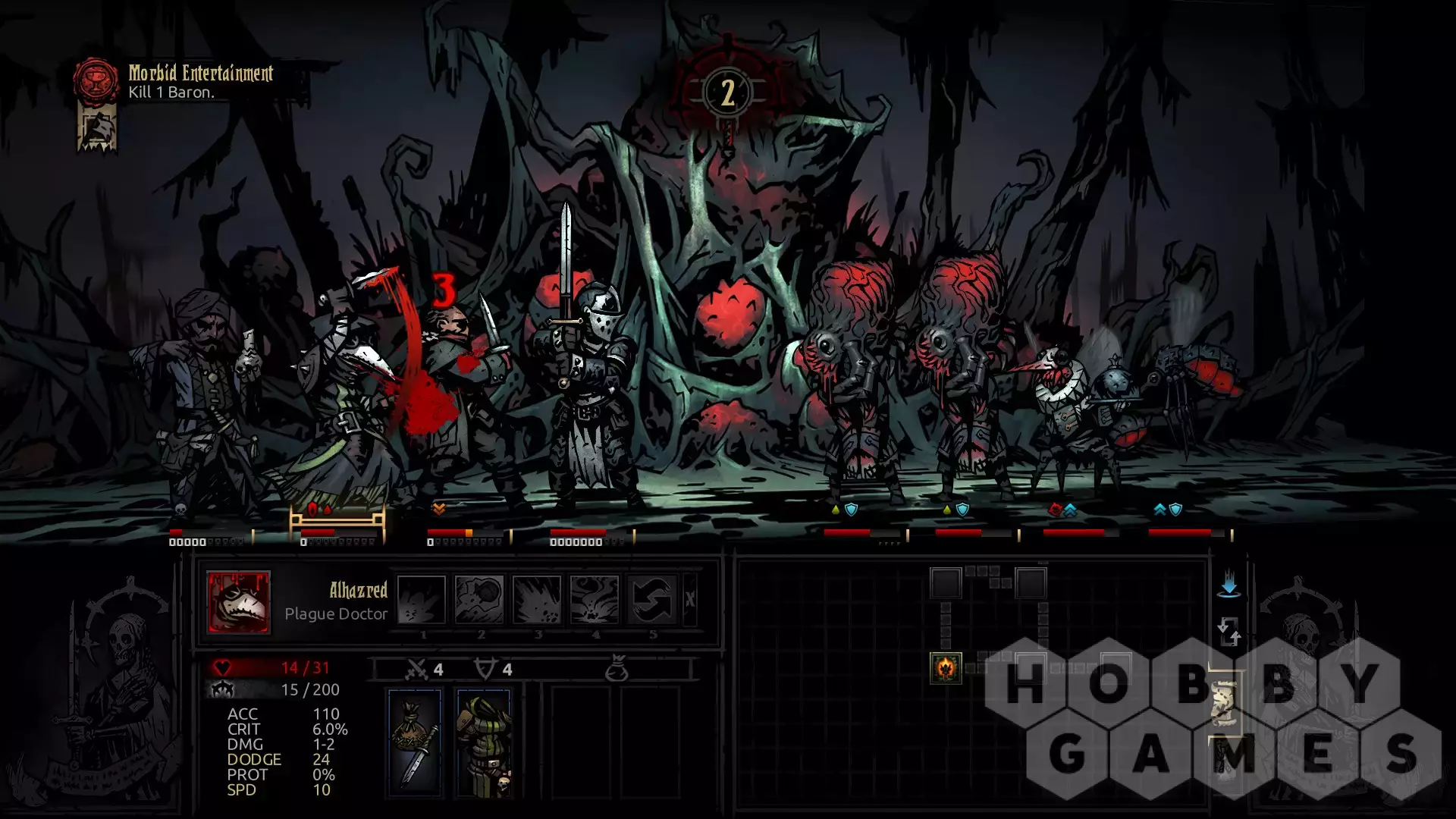Toggle the map and inventory swap icon
Screen dimensions: 1456x819
(1228, 632)
